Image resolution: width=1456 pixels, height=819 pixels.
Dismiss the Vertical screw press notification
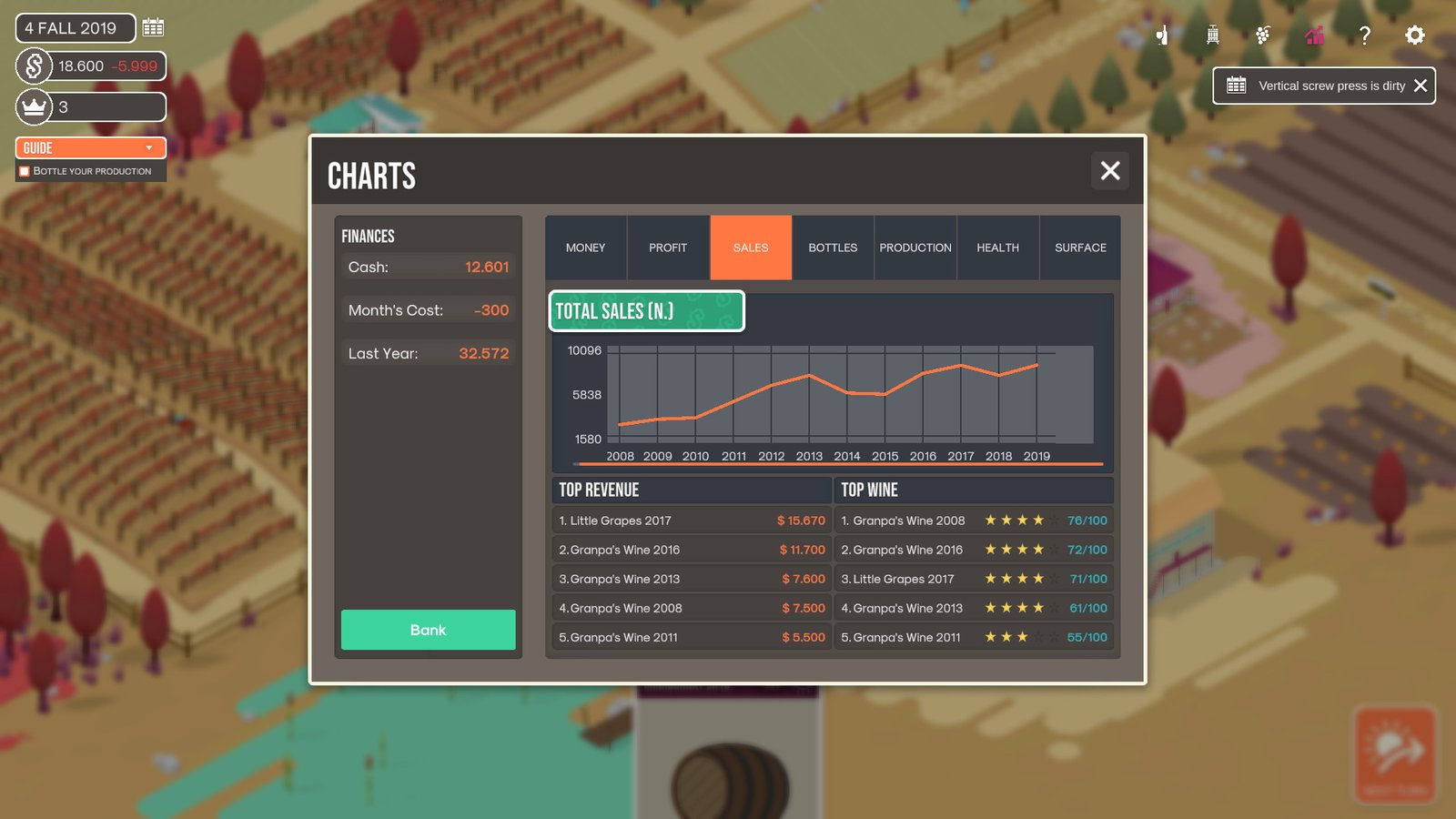point(1420,85)
